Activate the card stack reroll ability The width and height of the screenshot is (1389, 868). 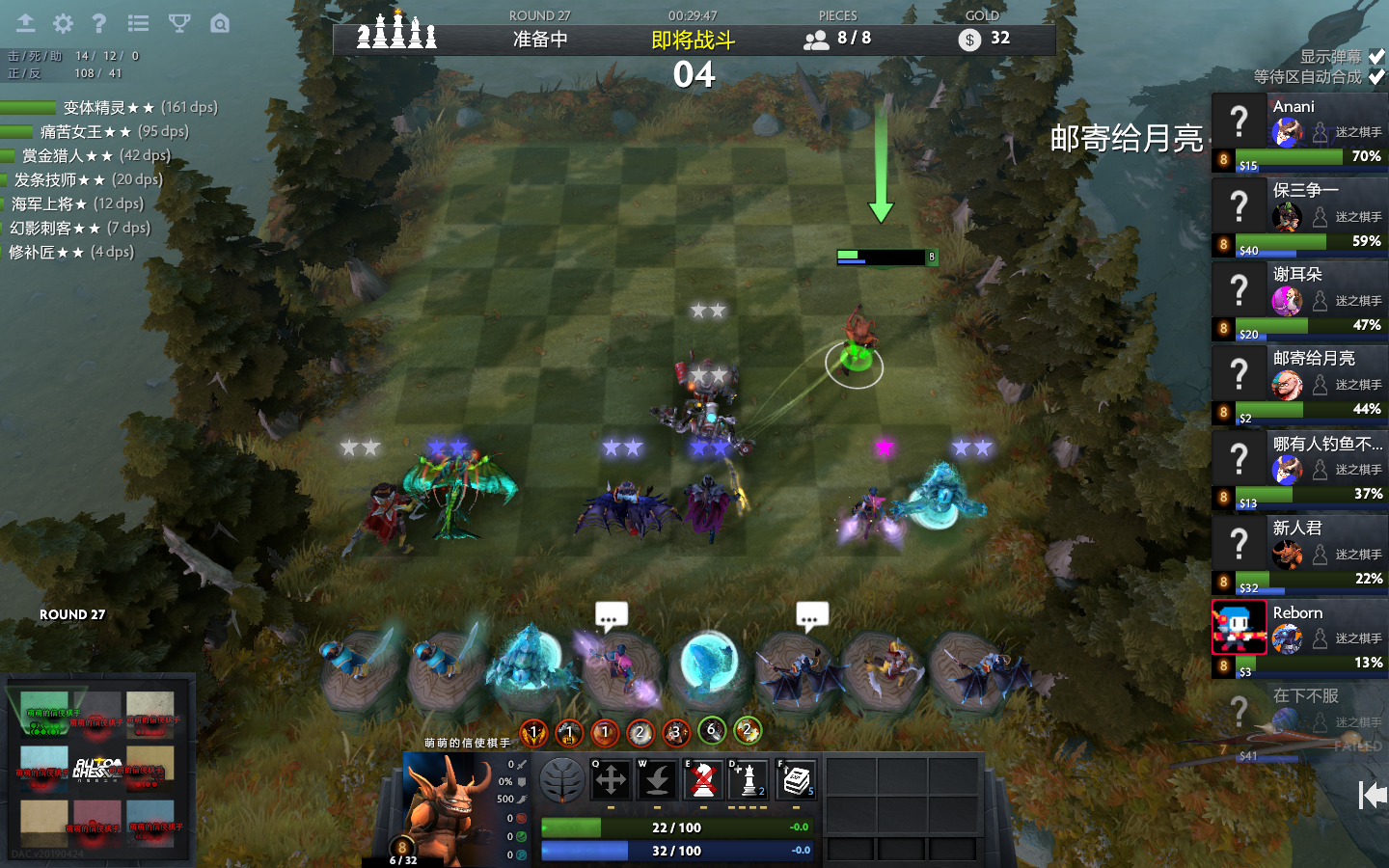(796, 780)
